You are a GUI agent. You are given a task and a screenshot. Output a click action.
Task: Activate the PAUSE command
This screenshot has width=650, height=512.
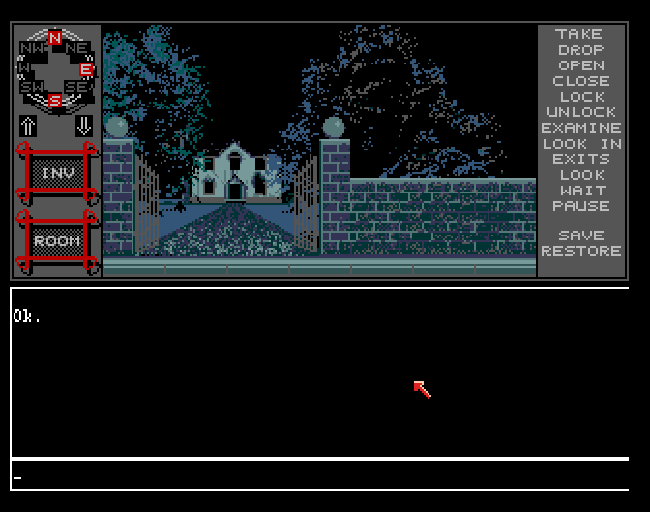(x=581, y=206)
